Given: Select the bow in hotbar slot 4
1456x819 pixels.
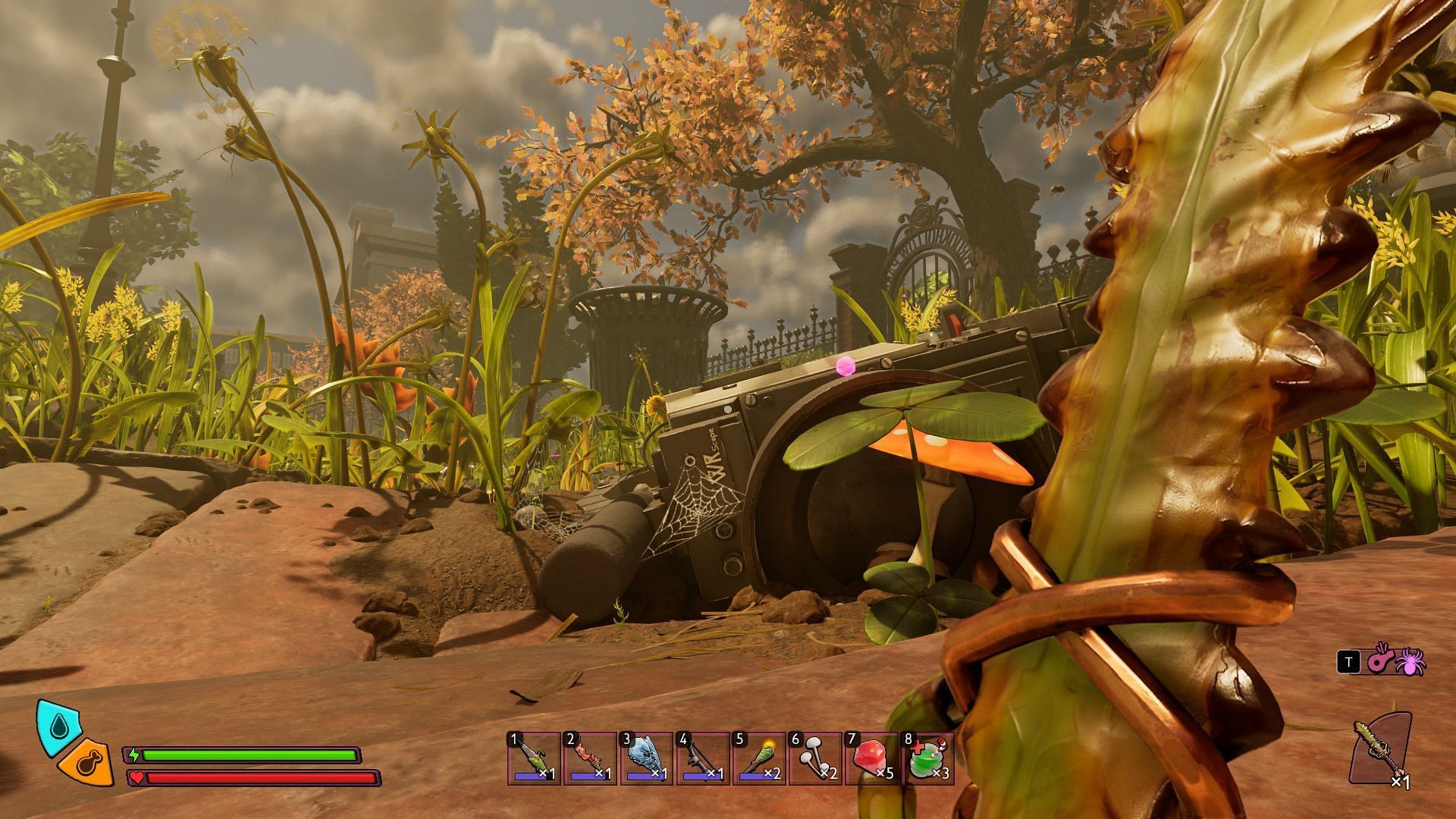Looking at the screenshot, I should coord(702,758).
